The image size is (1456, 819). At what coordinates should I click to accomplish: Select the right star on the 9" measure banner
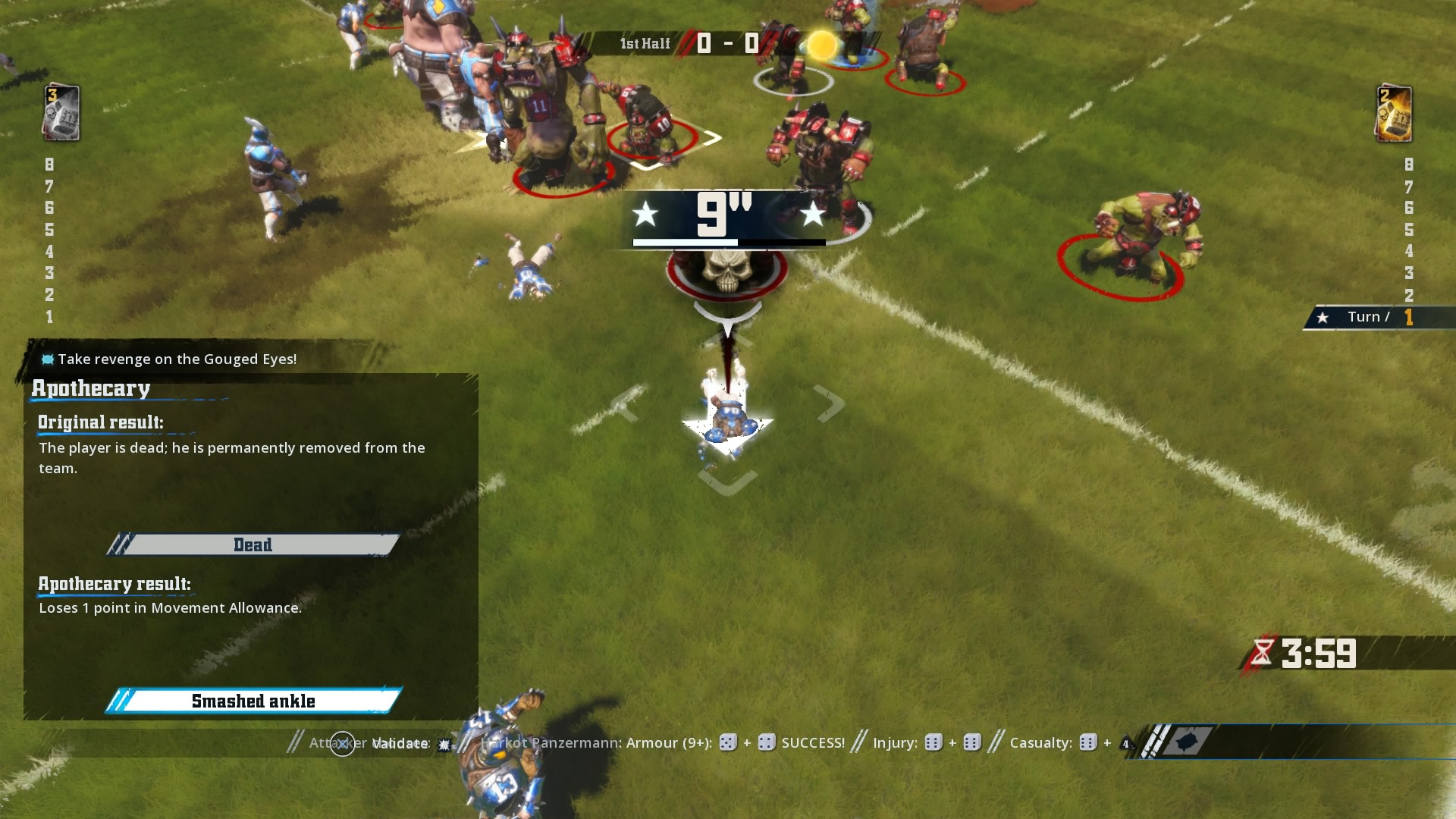tap(814, 215)
